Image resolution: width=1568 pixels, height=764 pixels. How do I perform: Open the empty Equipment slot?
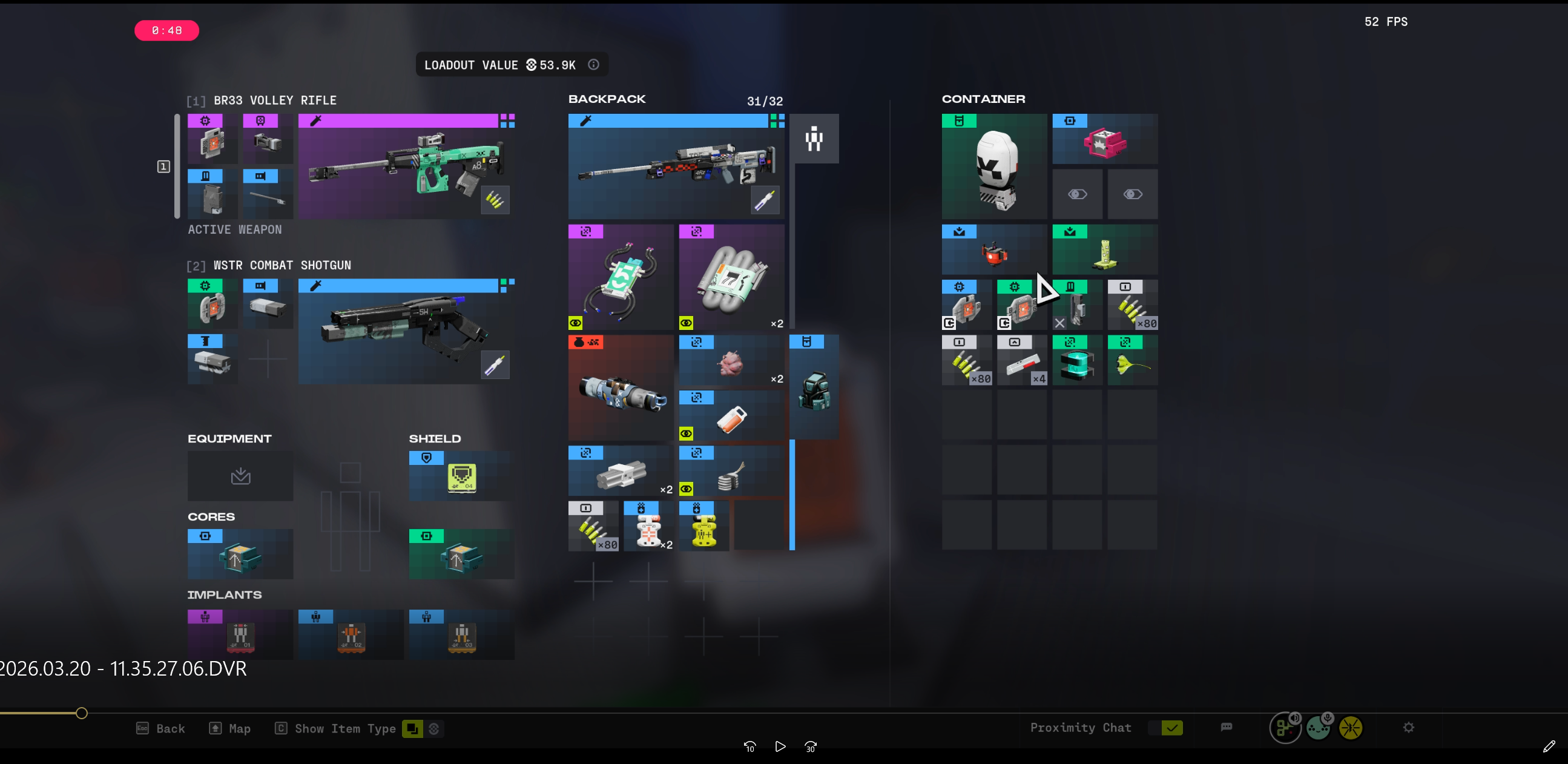click(x=240, y=476)
